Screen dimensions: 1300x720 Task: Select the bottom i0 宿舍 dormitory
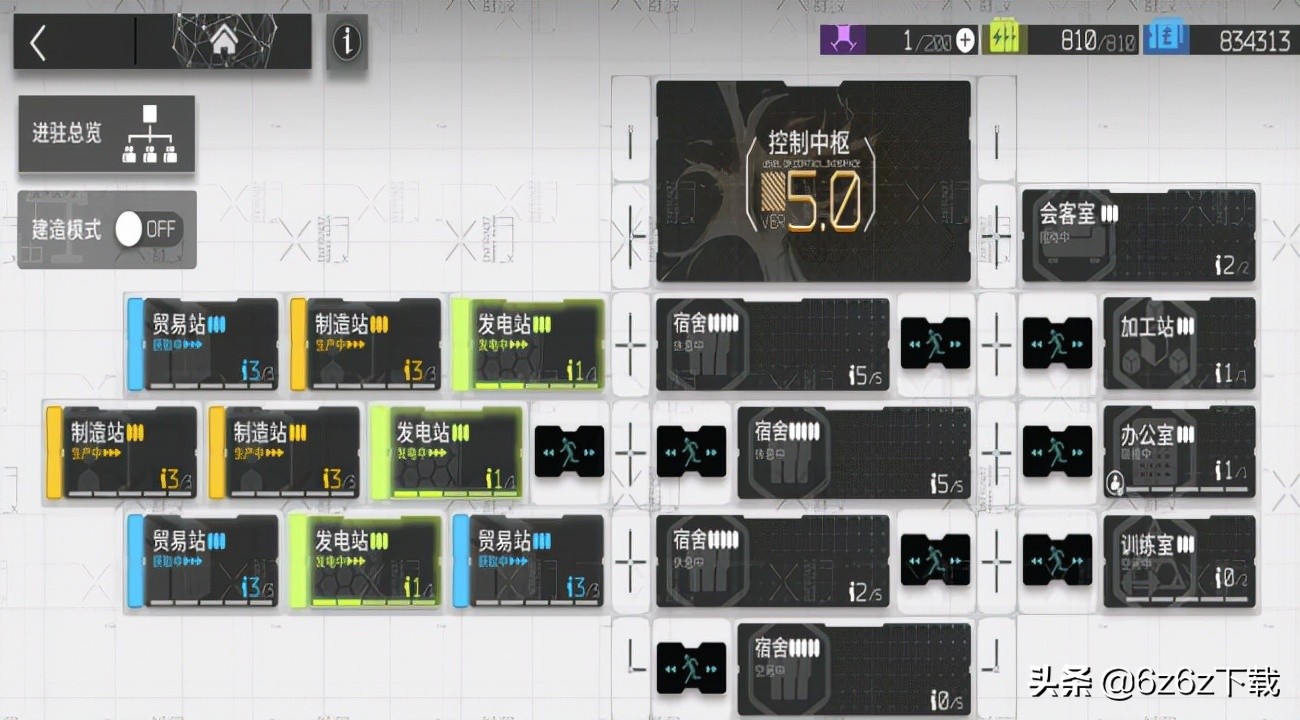click(855, 668)
